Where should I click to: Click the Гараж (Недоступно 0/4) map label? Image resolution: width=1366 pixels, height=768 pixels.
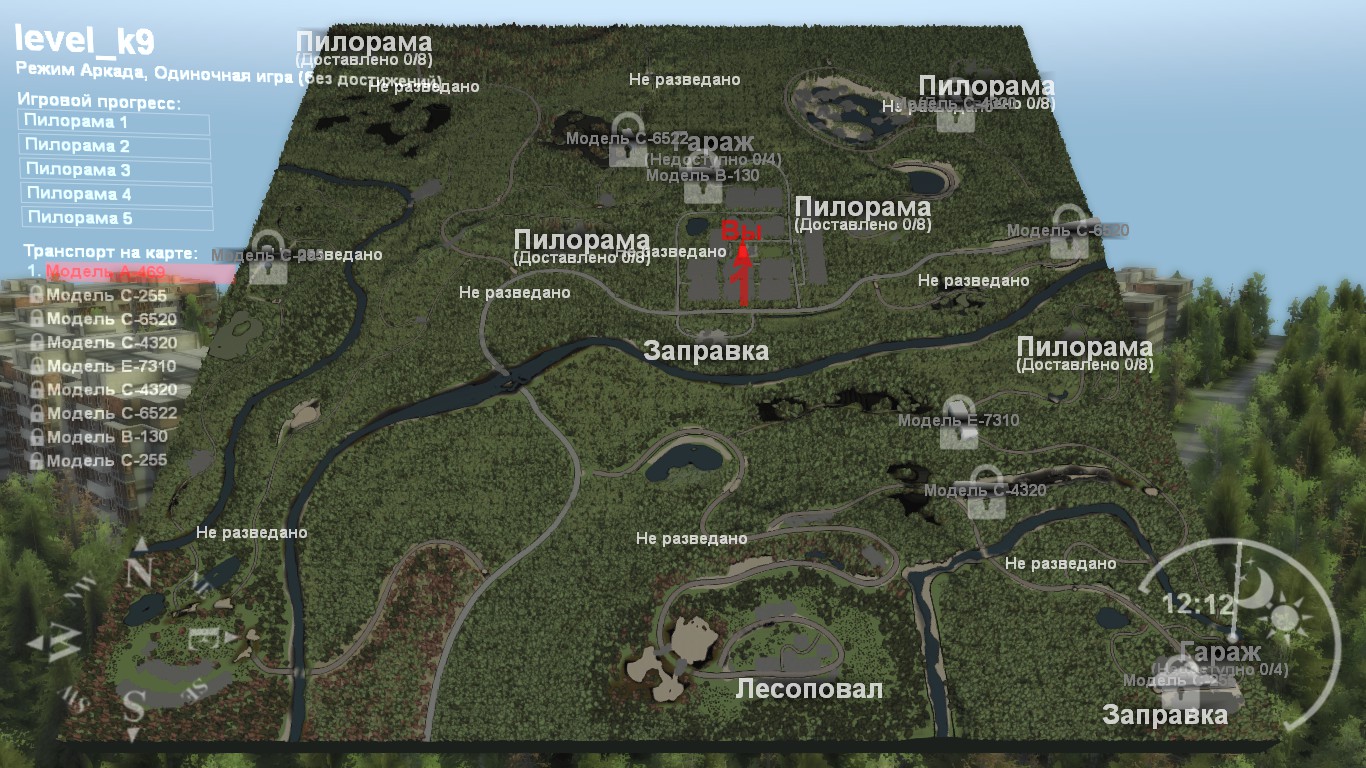pyautogui.click(x=713, y=145)
